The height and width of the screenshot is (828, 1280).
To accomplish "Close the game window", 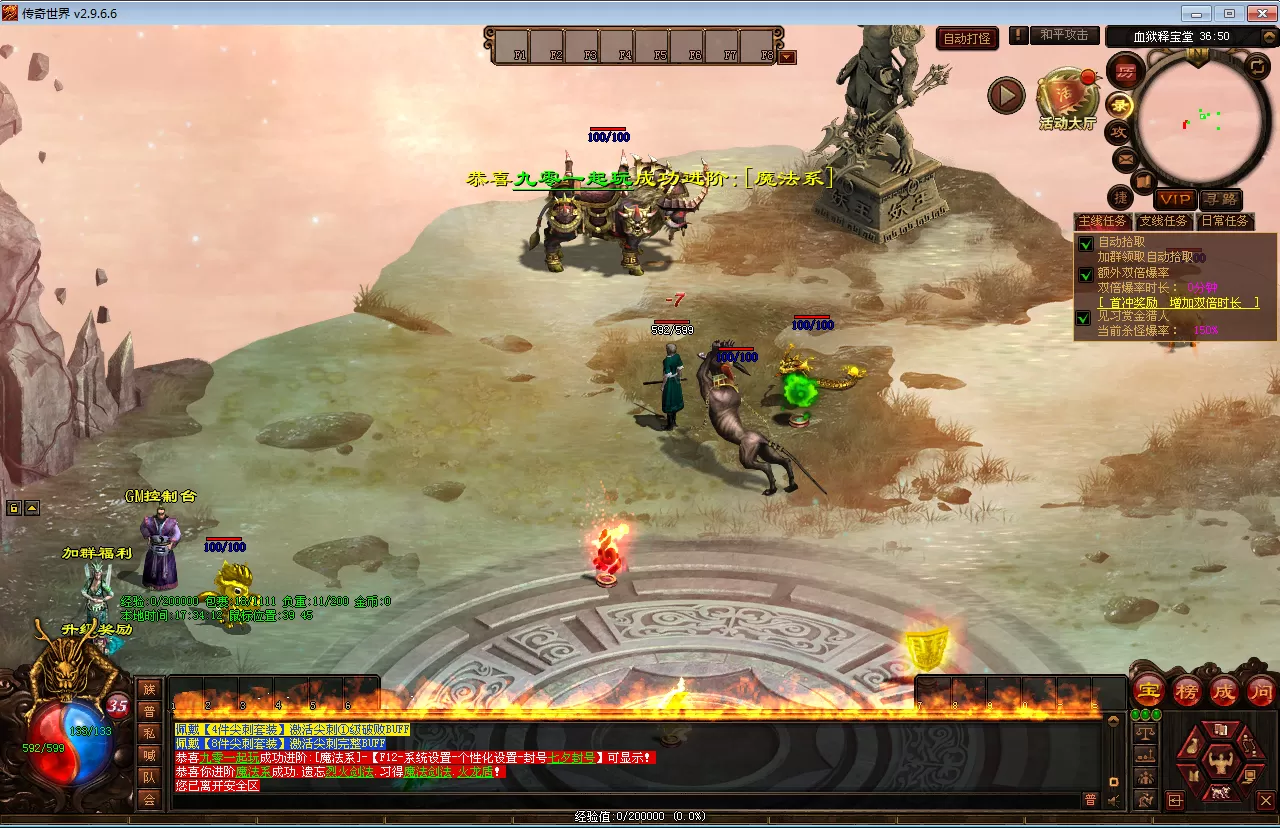I will pyautogui.click(x=1258, y=13).
